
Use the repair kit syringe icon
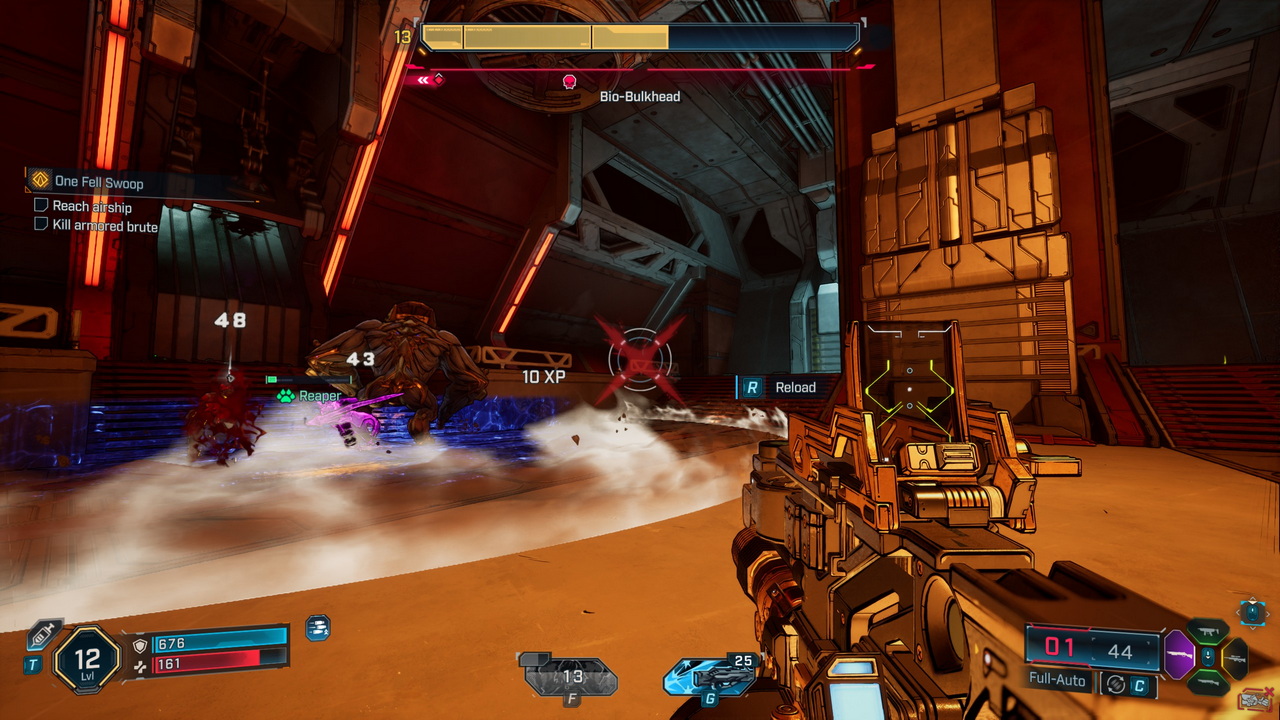click(44, 634)
